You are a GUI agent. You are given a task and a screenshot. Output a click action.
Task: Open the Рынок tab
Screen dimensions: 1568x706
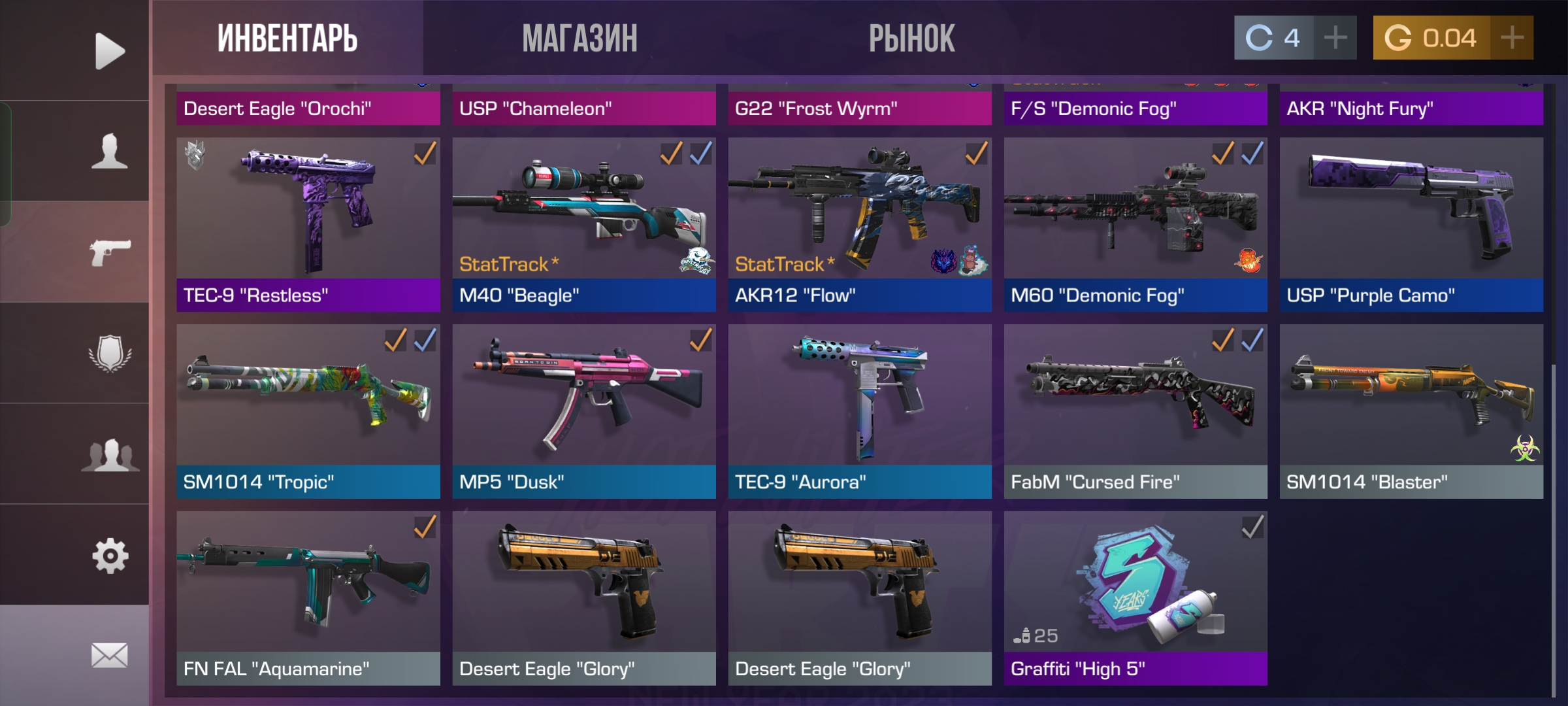pyautogui.click(x=911, y=38)
